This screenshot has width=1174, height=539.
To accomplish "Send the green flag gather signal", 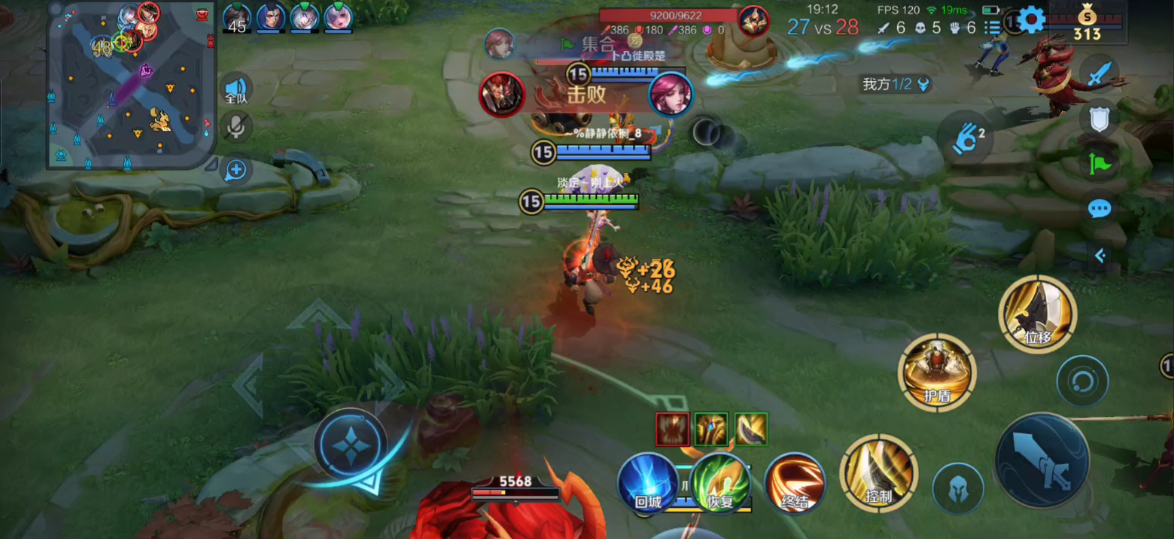I will click(x=1100, y=164).
